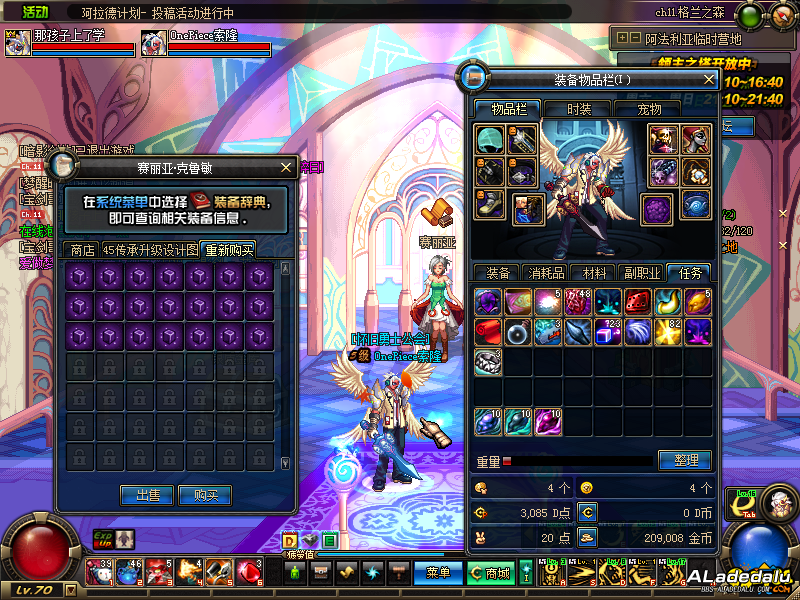Open the 45传承升级设计图 tab
This screenshot has width=800, height=600.
150,250
